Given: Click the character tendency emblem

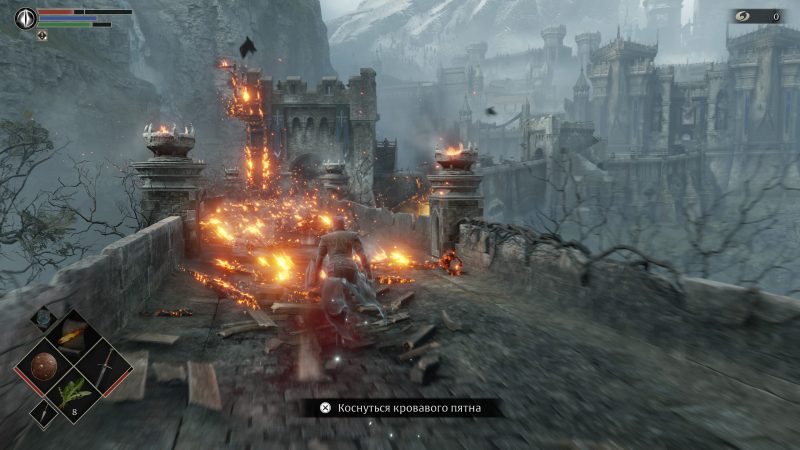Looking at the screenshot, I should pos(25,17).
